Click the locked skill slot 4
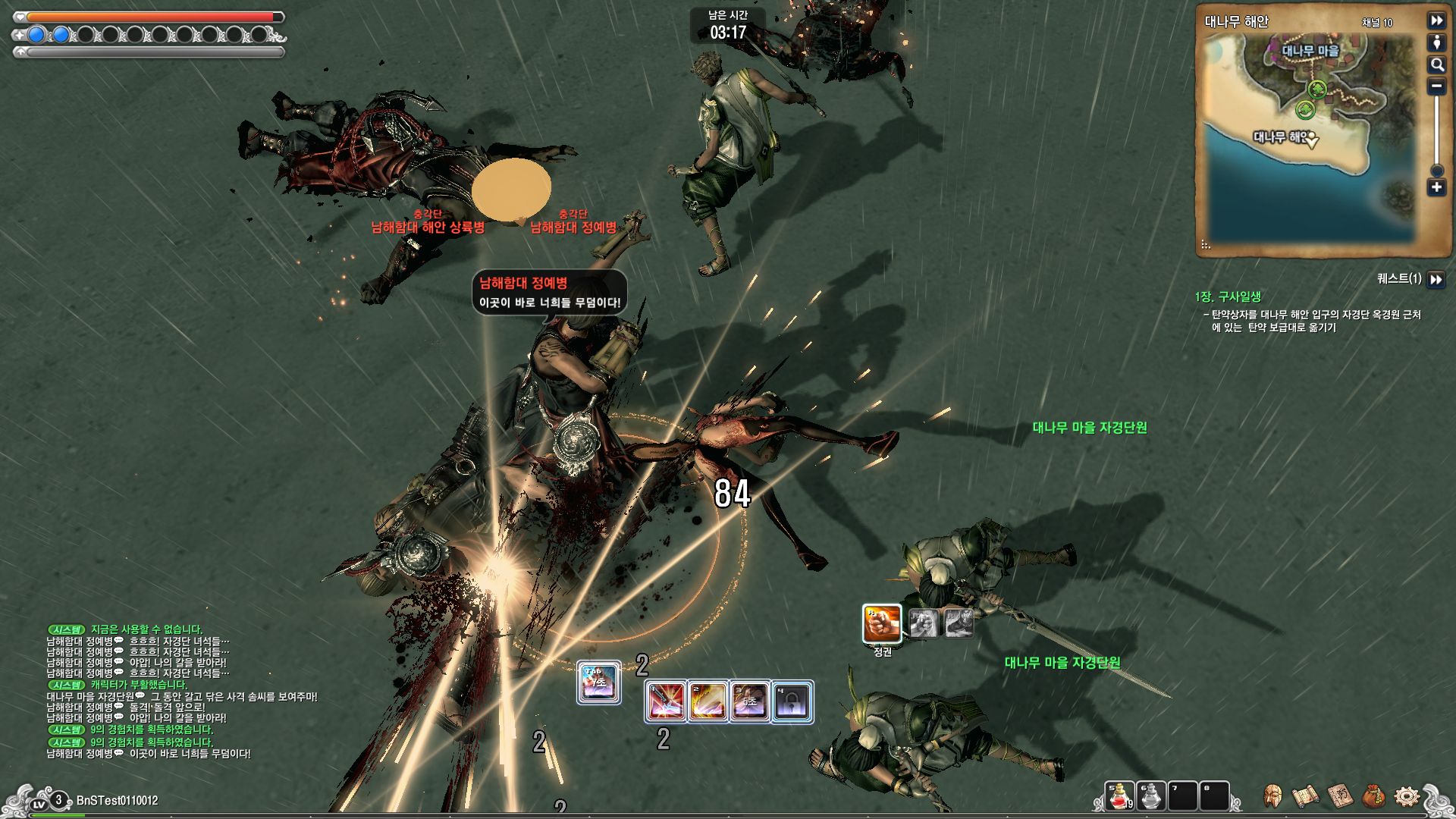 coord(792,701)
